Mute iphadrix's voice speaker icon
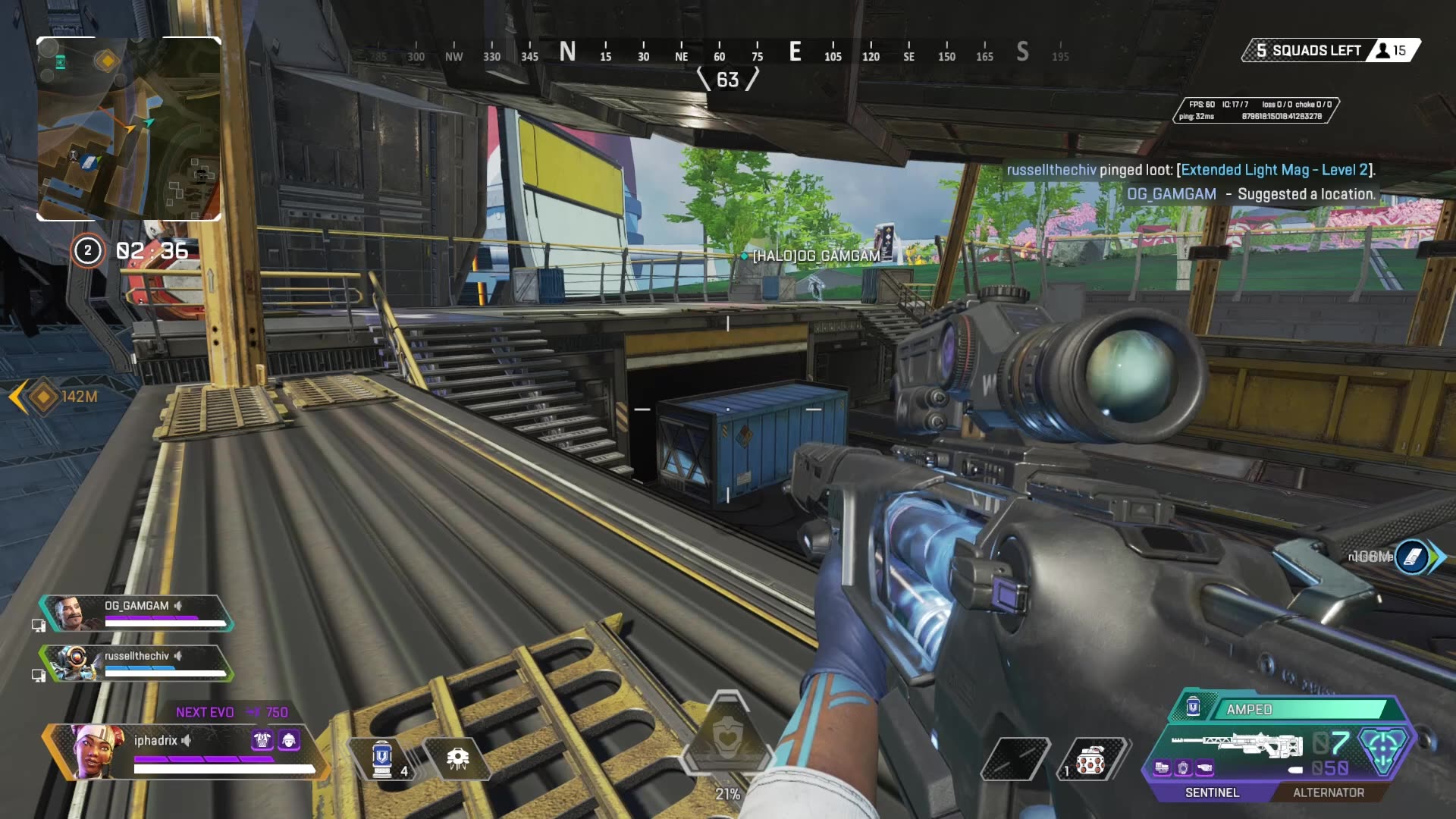1456x819 pixels. tap(186, 741)
